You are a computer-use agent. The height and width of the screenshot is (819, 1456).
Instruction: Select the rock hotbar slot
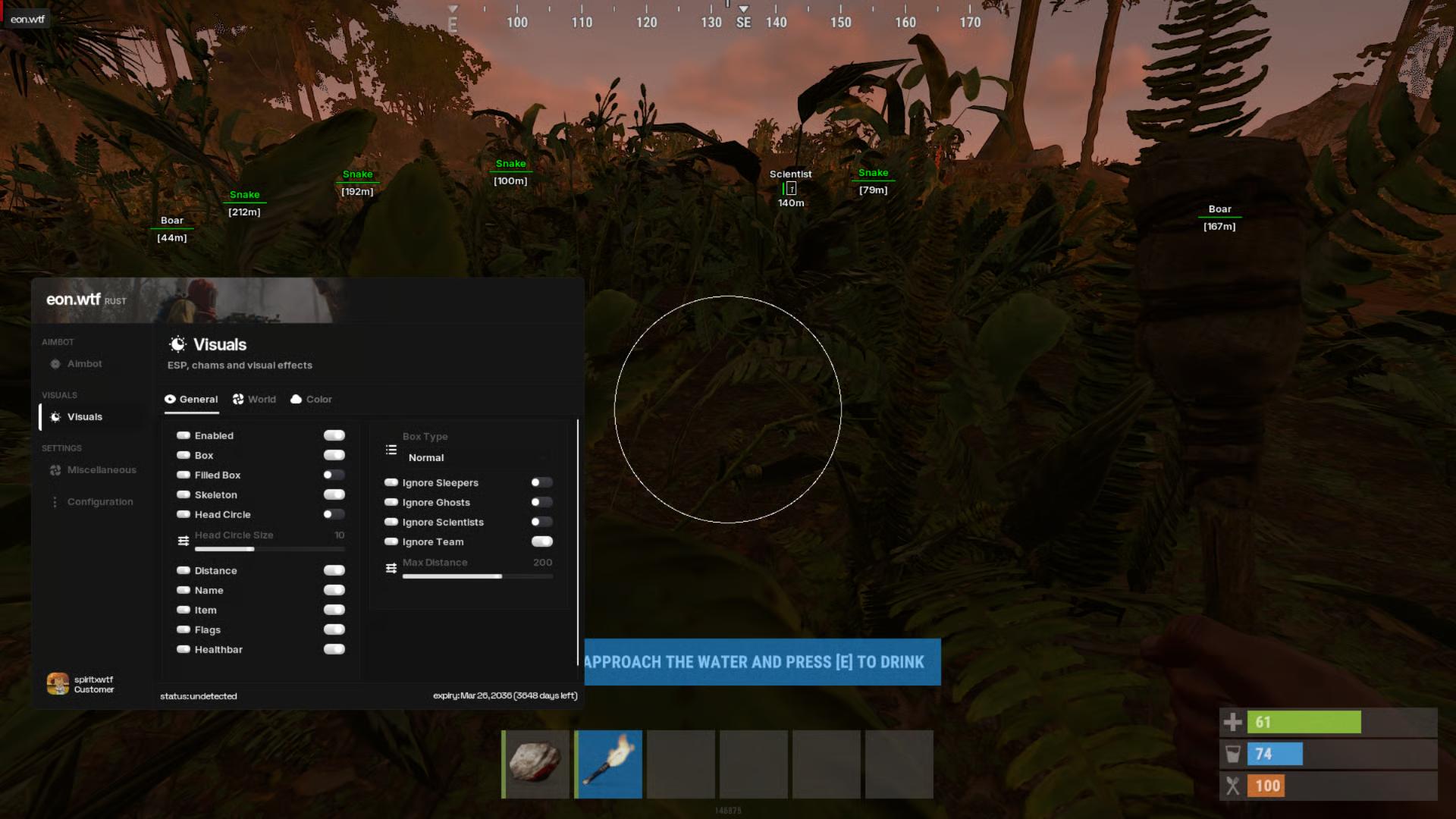[x=535, y=764]
